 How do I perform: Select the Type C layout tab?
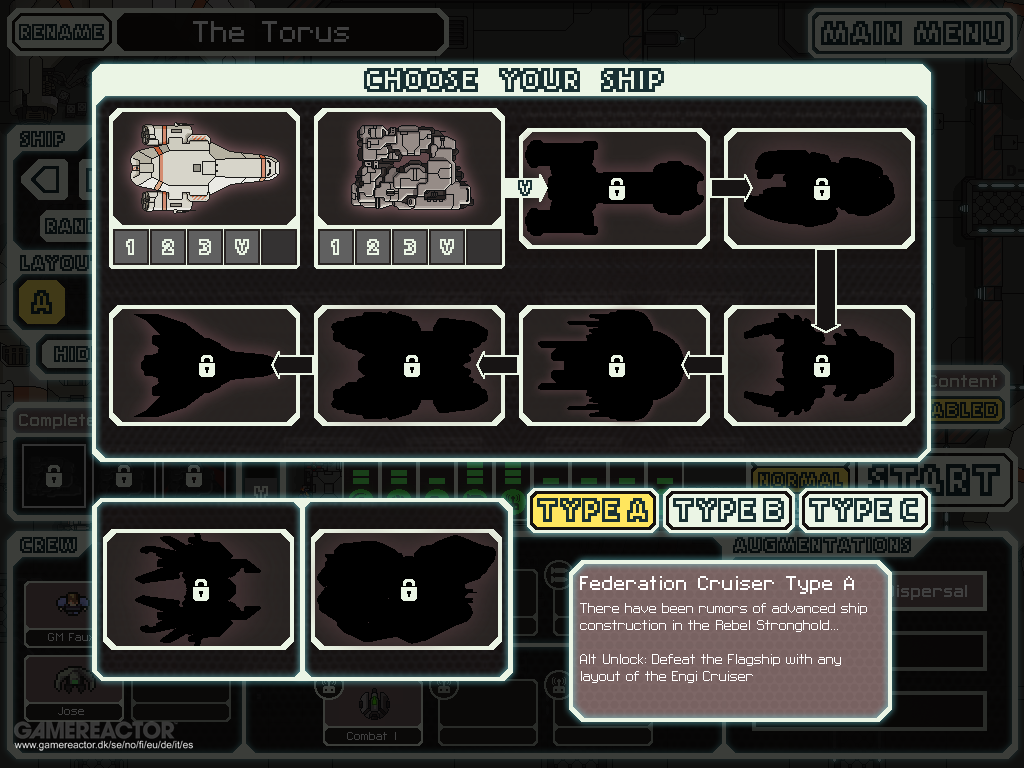pyautogui.click(x=865, y=510)
